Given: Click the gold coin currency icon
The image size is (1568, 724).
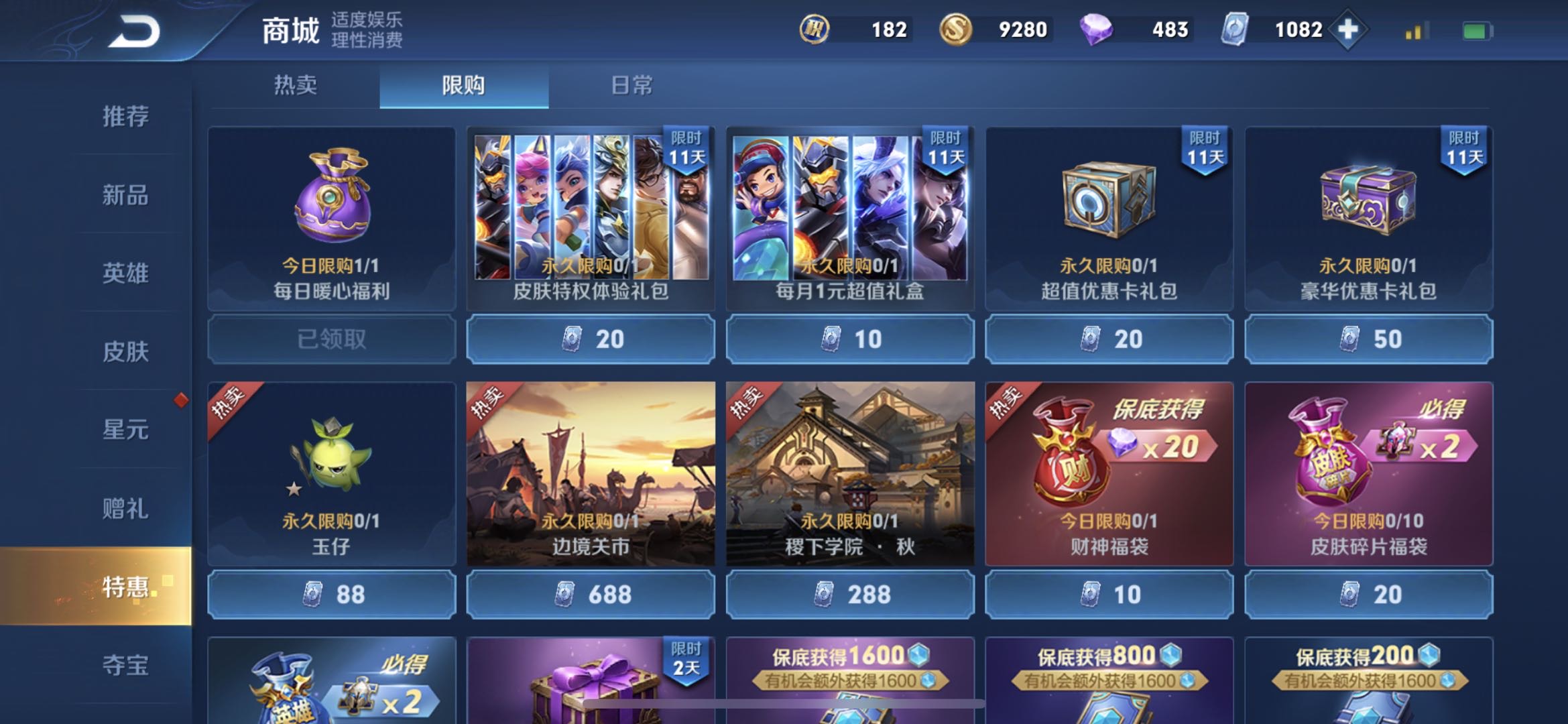Looking at the screenshot, I should pyautogui.click(x=957, y=29).
